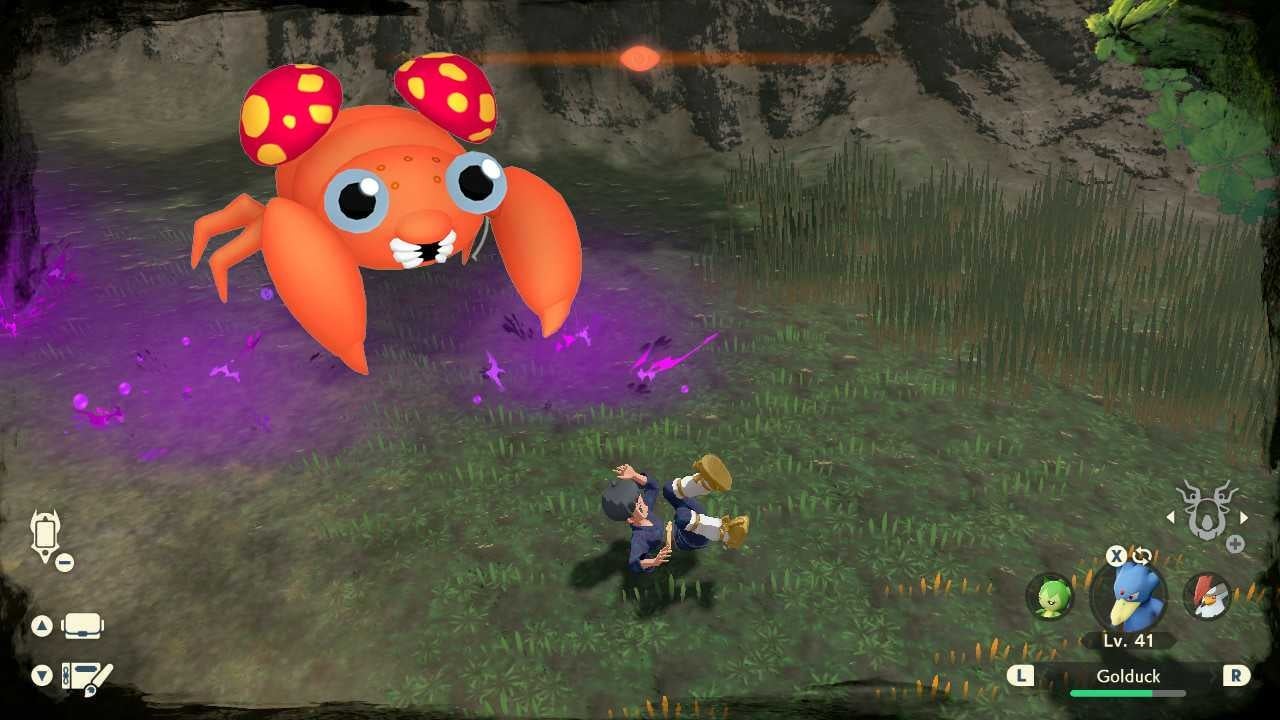Click the left arrow on the mount selector
The image size is (1280, 720).
point(1170,517)
